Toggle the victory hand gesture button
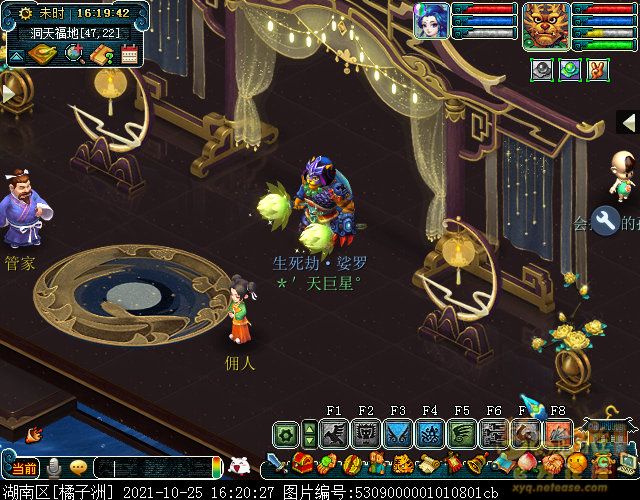 [597, 70]
